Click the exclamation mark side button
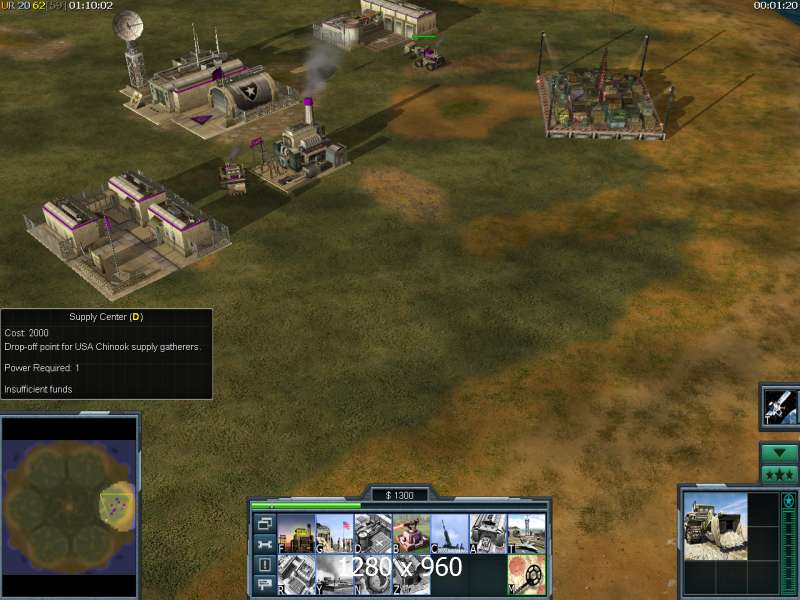This screenshot has height=600, width=800. click(264, 564)
